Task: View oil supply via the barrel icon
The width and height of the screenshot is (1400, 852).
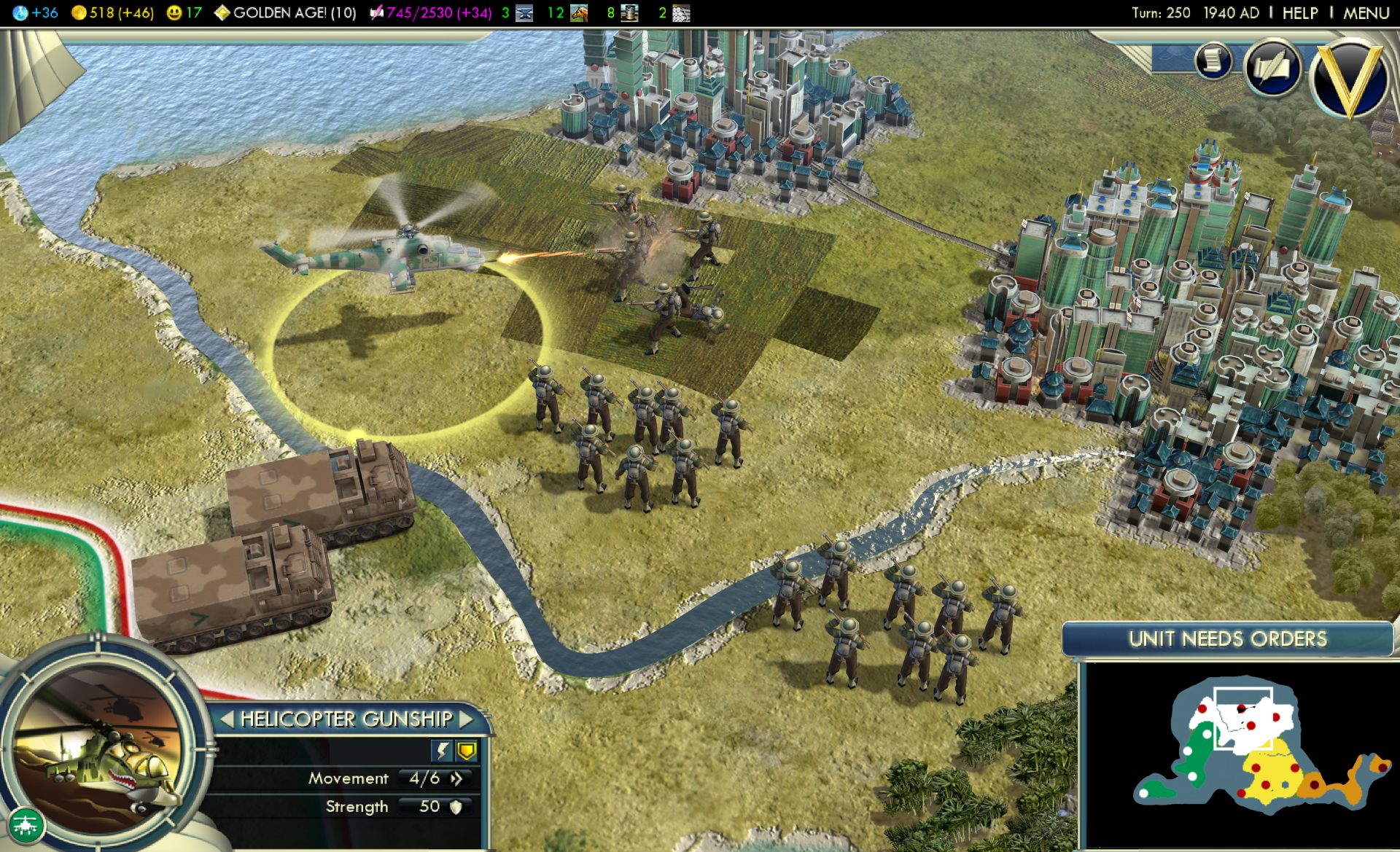Action: [x=630, y=11]
